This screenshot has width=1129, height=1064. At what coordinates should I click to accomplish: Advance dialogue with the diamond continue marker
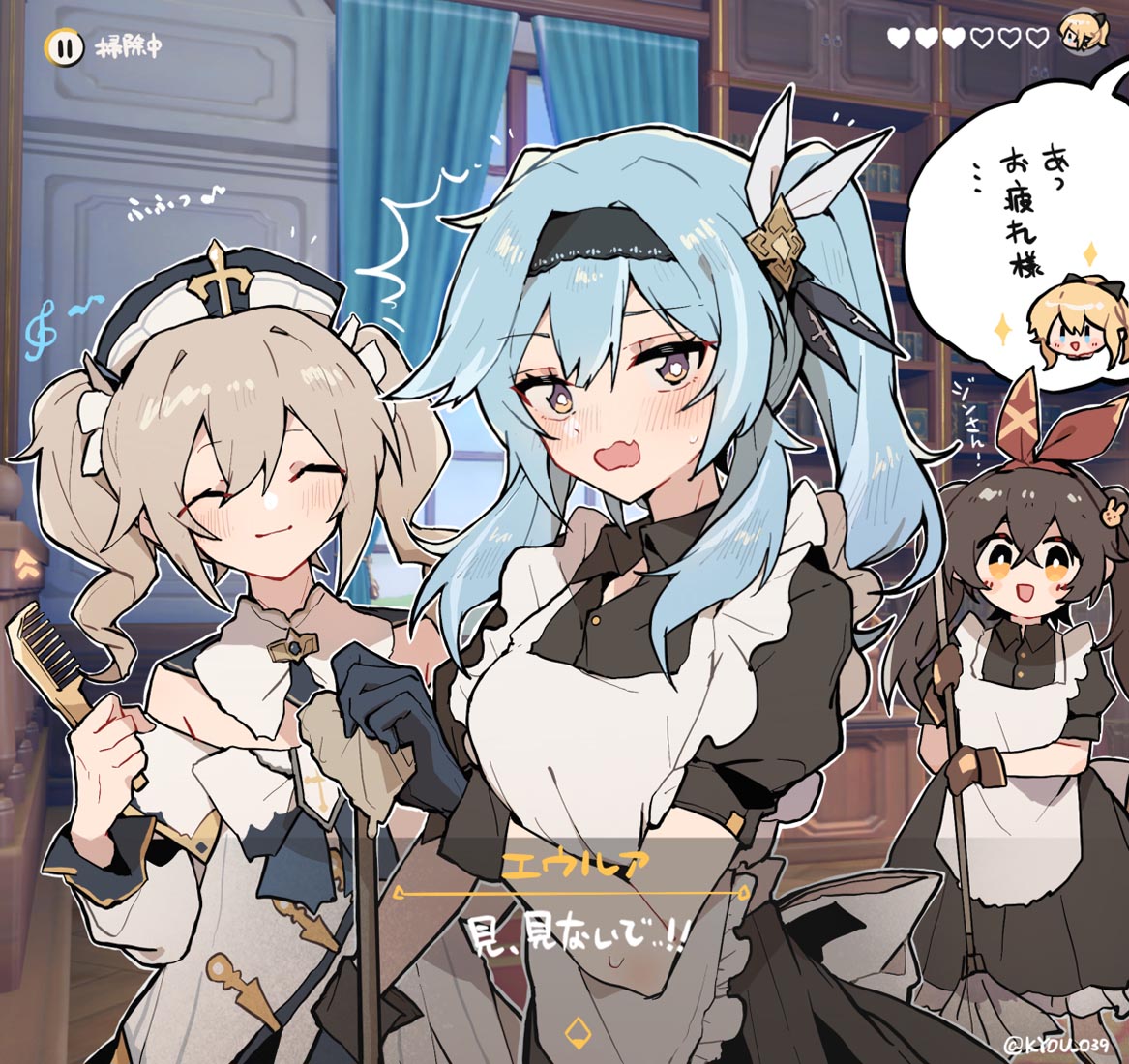coord(576,1027)
